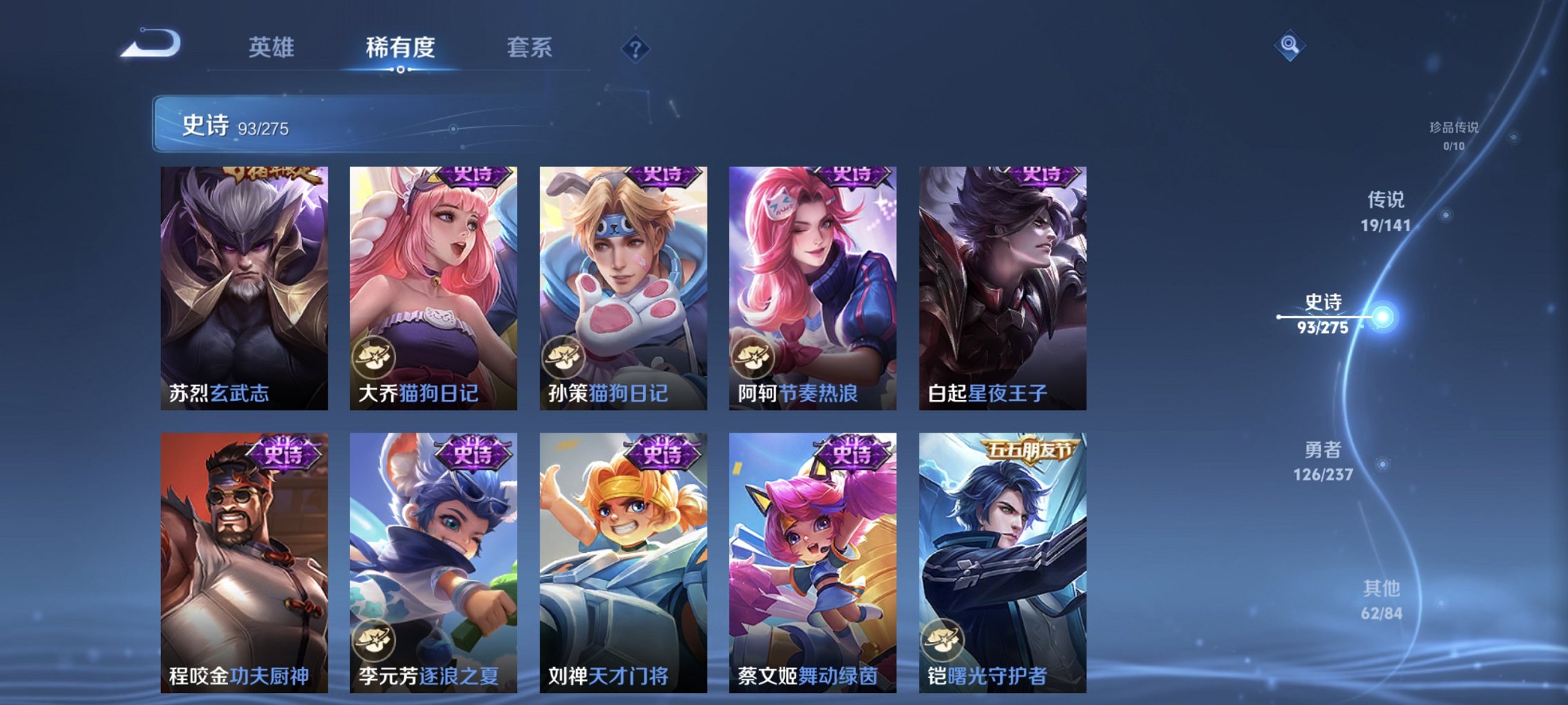
Task: Switch to the 套系 tab
Action: (x=528, y=48)
